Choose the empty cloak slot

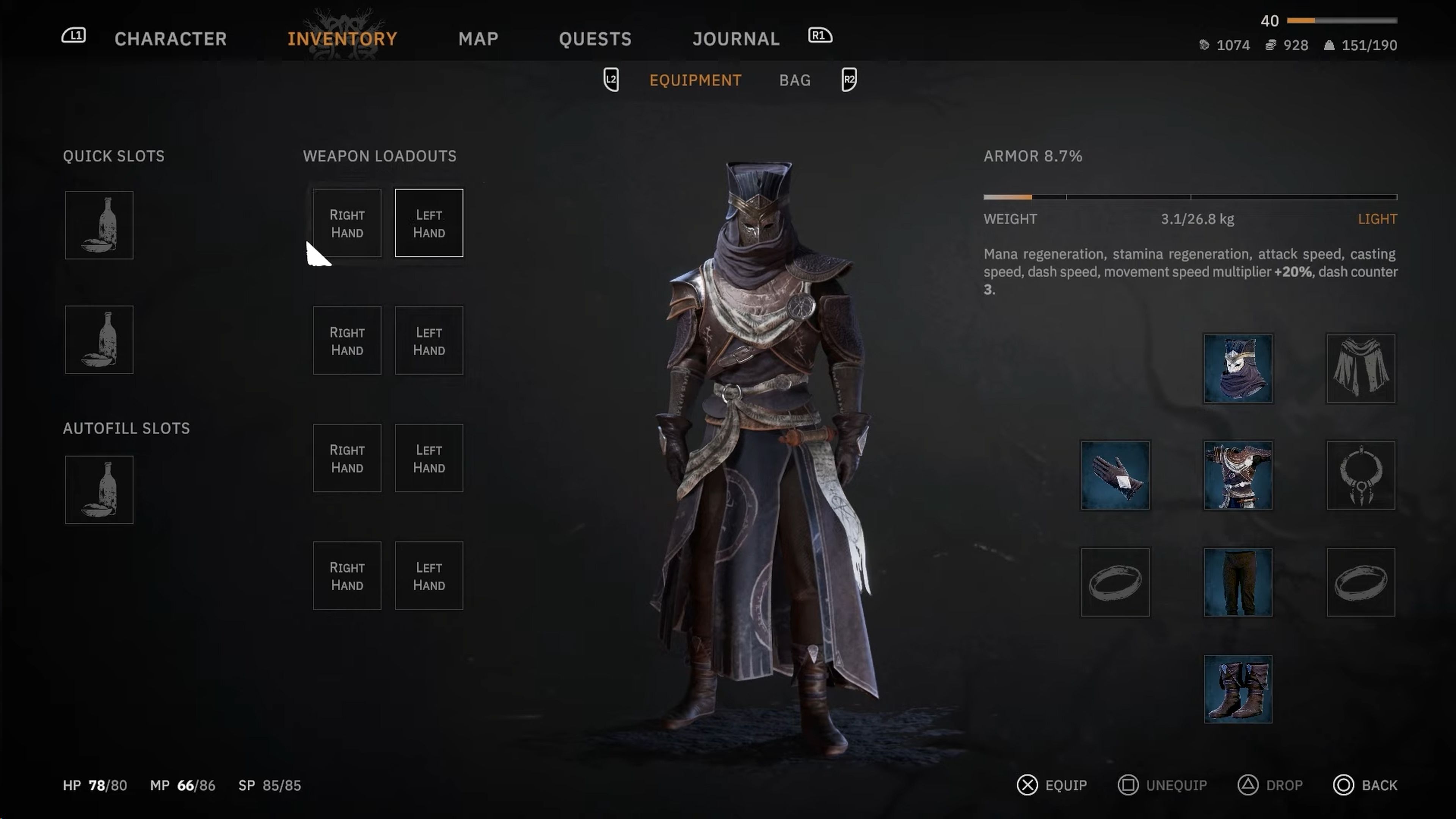(1360, 369)
